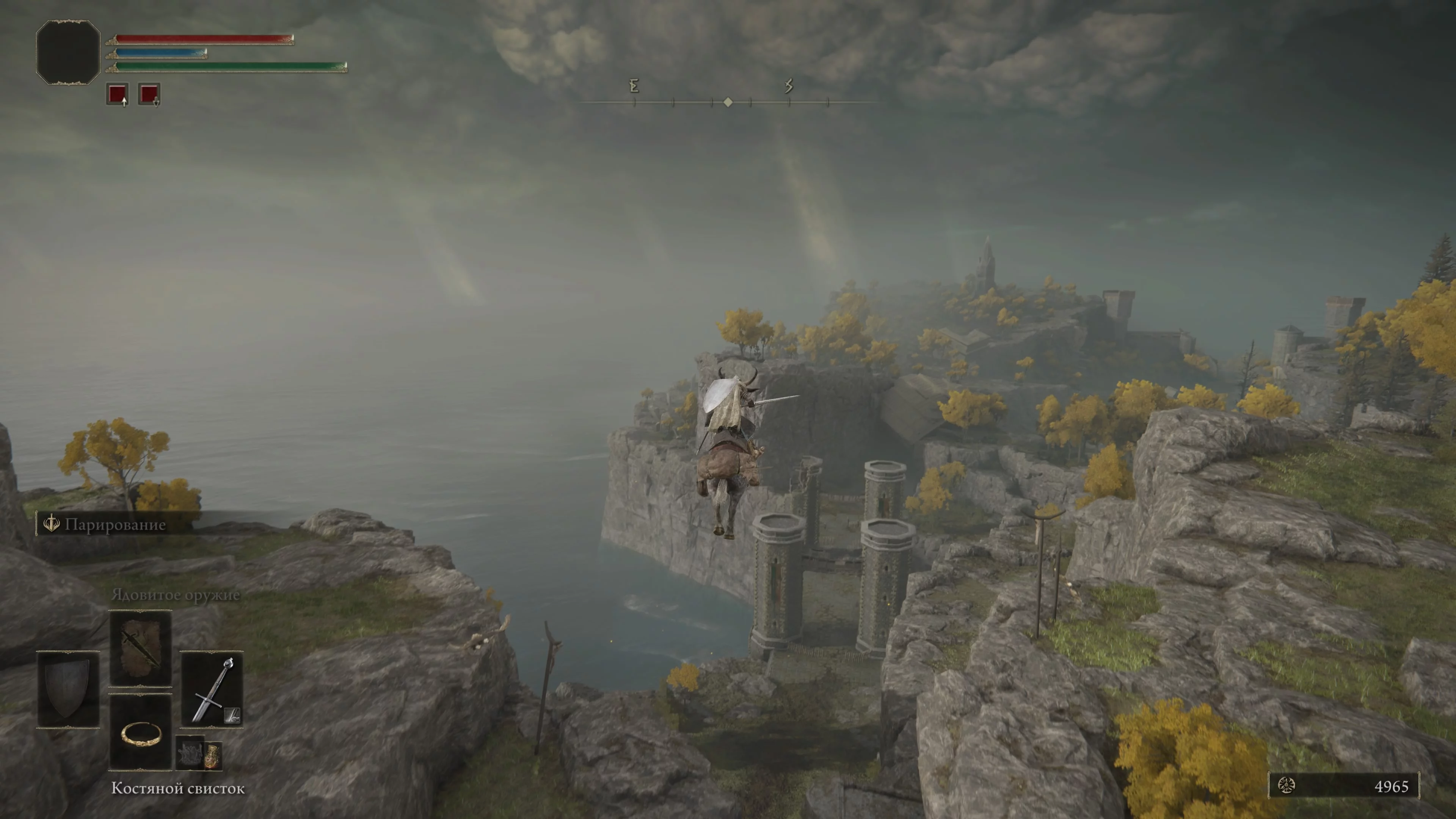Select the shield in the left-hand slot
1456x819 pixels.
point(68,689)
